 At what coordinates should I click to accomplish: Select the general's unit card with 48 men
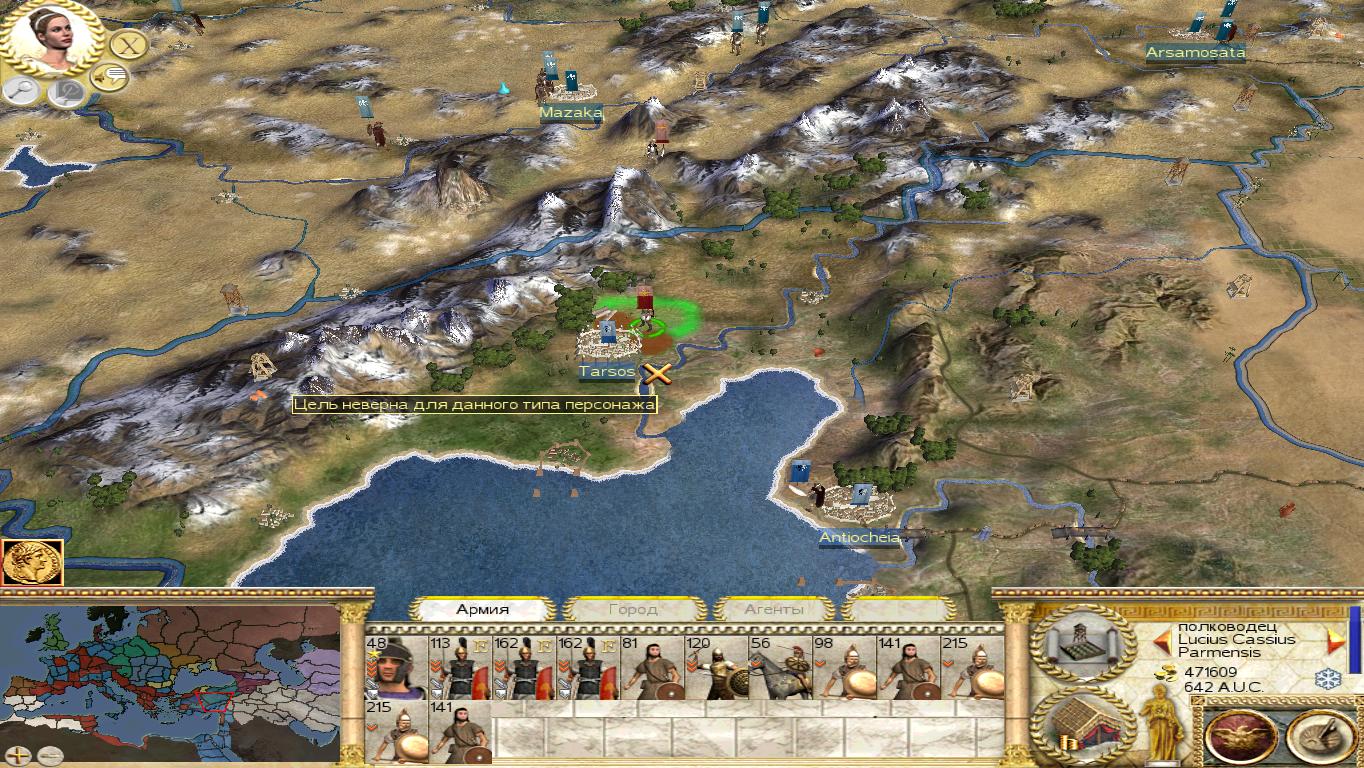[x=396, y=667]
